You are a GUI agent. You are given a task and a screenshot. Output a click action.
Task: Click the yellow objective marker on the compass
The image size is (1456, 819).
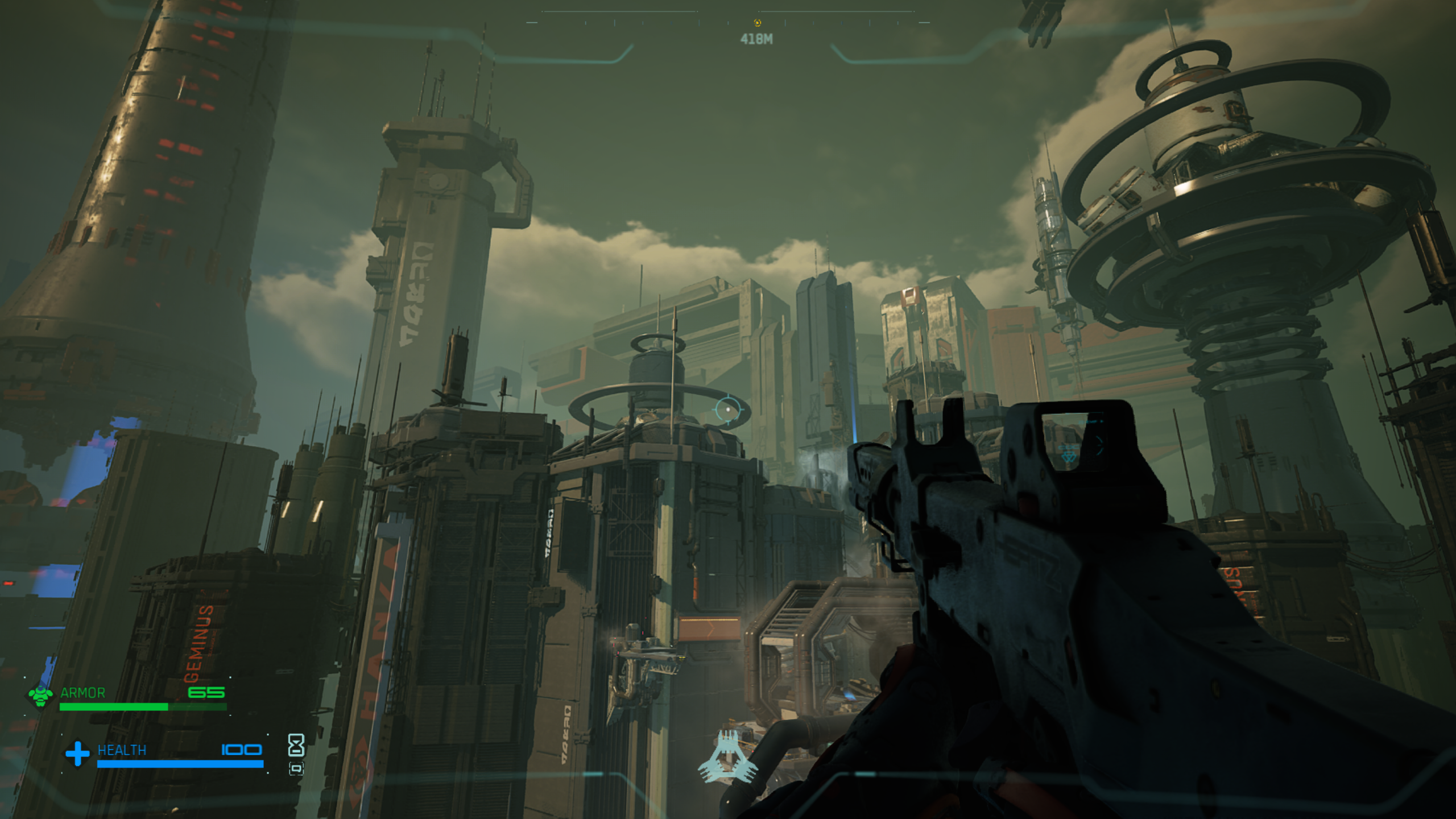click(x=757, y=23)
